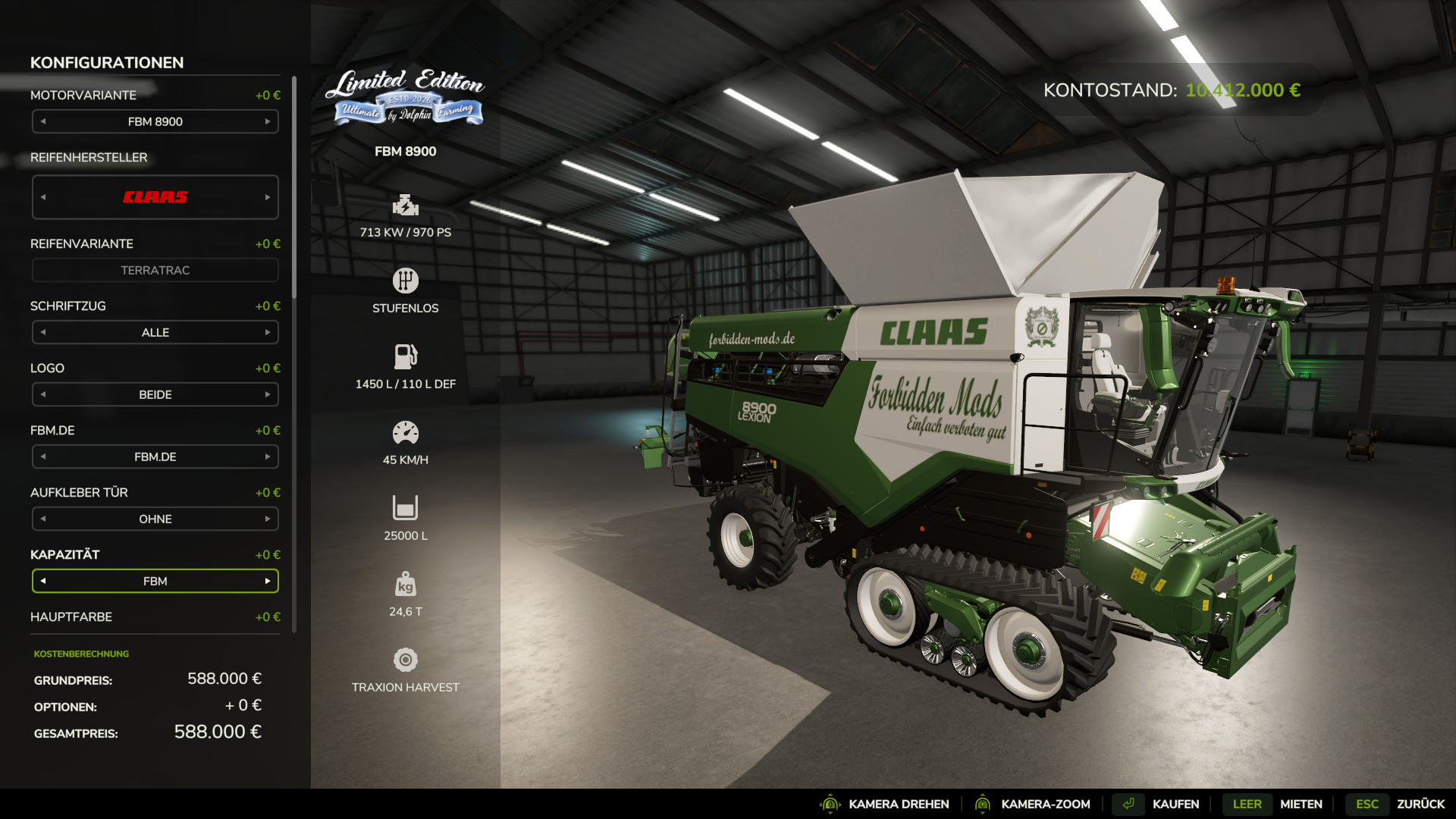Cycle Logo setting forward
This screenshot has width=1456, height=819.
pyautogui.click(x=268, y=394)
